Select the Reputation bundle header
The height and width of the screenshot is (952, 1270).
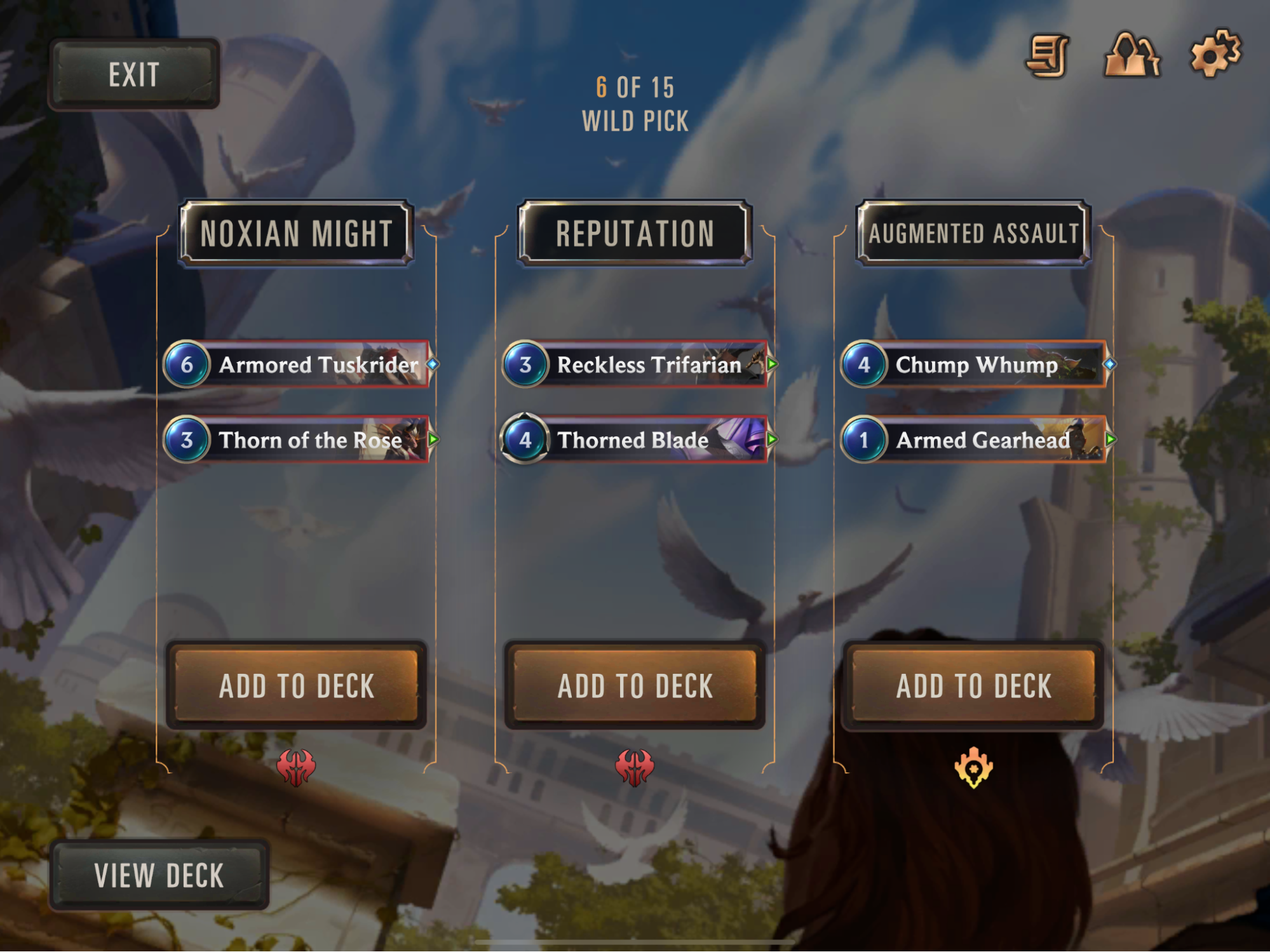[634, 232]
